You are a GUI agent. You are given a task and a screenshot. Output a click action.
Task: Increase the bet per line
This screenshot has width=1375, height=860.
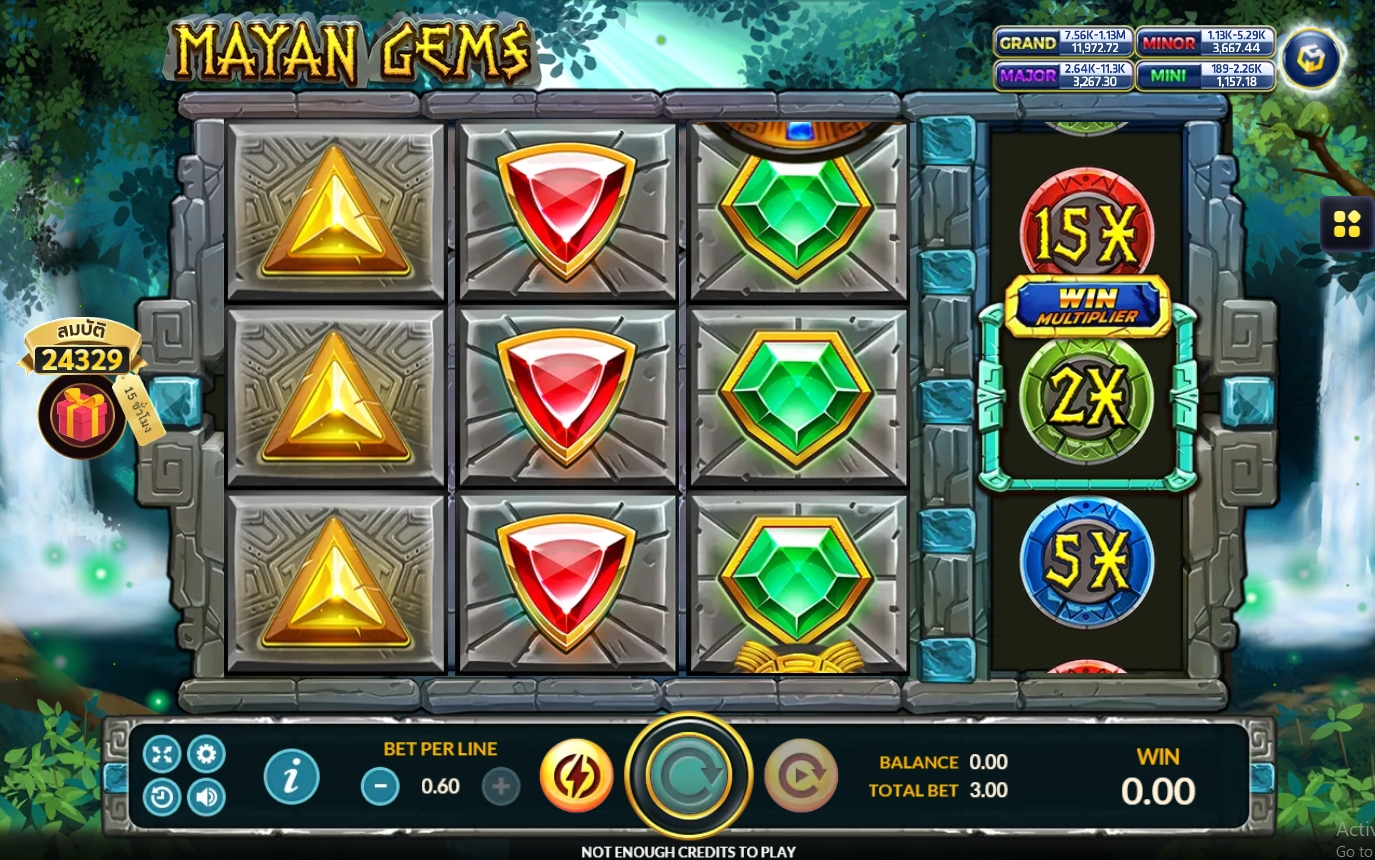click(x=501, y=787)
